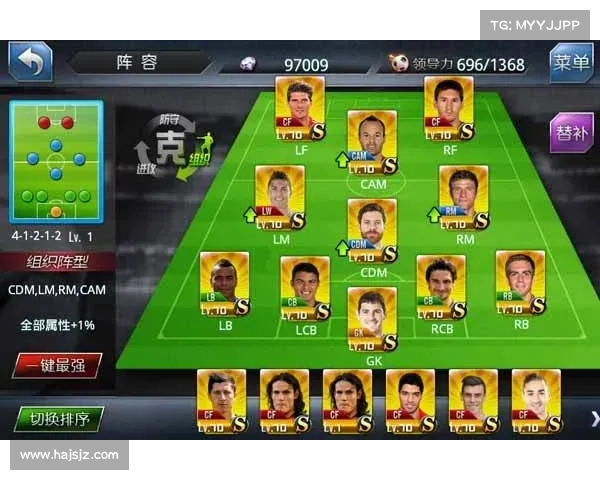
Task: Pick the LB defender card
Action: coord(225,283)
